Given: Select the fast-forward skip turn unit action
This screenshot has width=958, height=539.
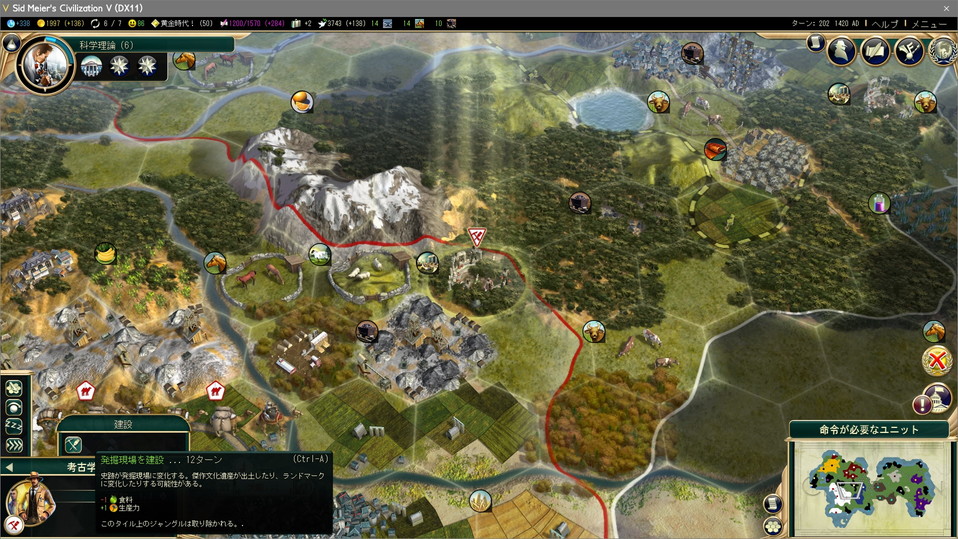Looking at the screenshot, I should [14, 445].
